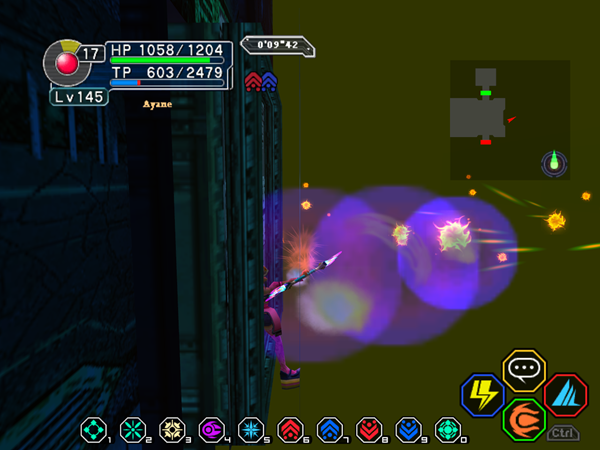Use the blue triple-spike ice technique
The height and width of the screenshot is (450, 600).
coord(565,394)
